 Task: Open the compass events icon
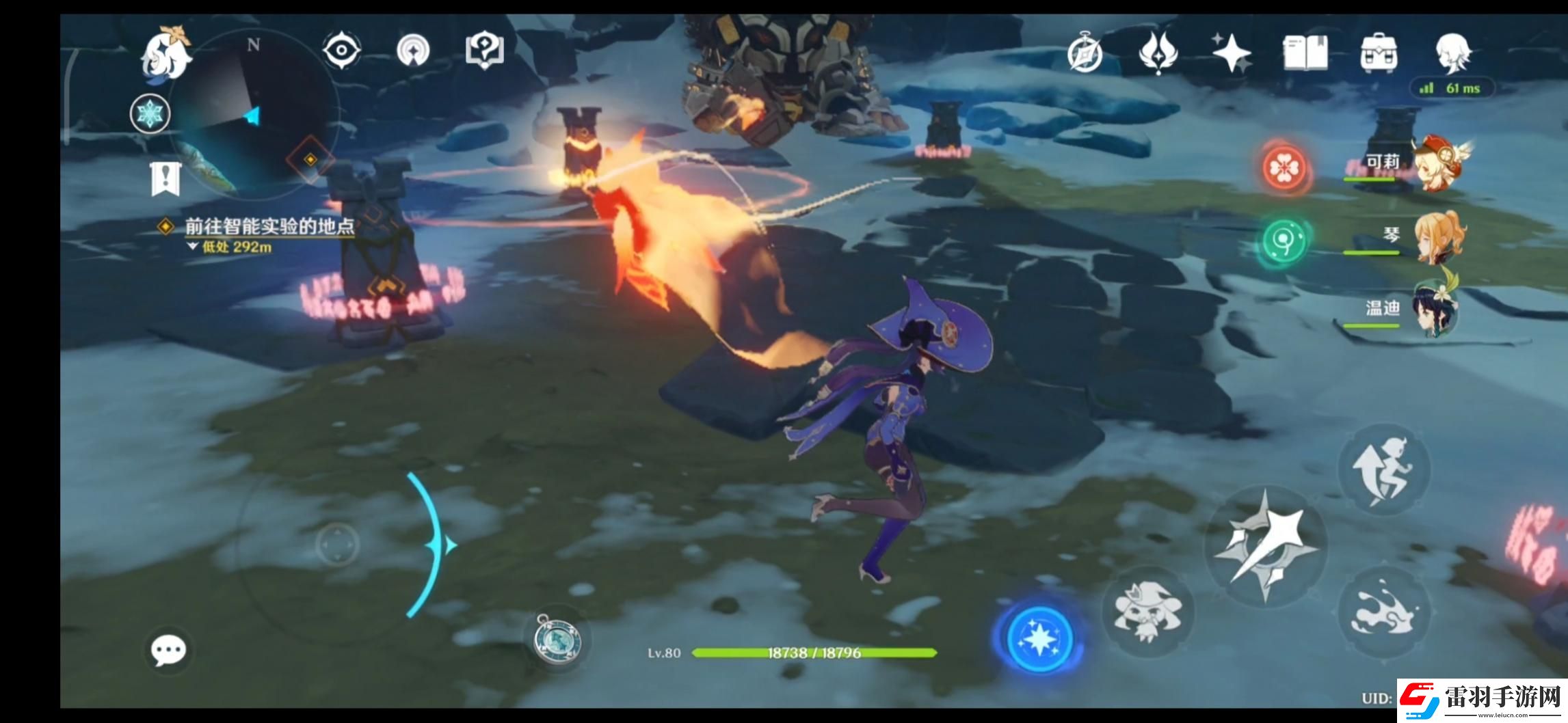(1085, 53)
